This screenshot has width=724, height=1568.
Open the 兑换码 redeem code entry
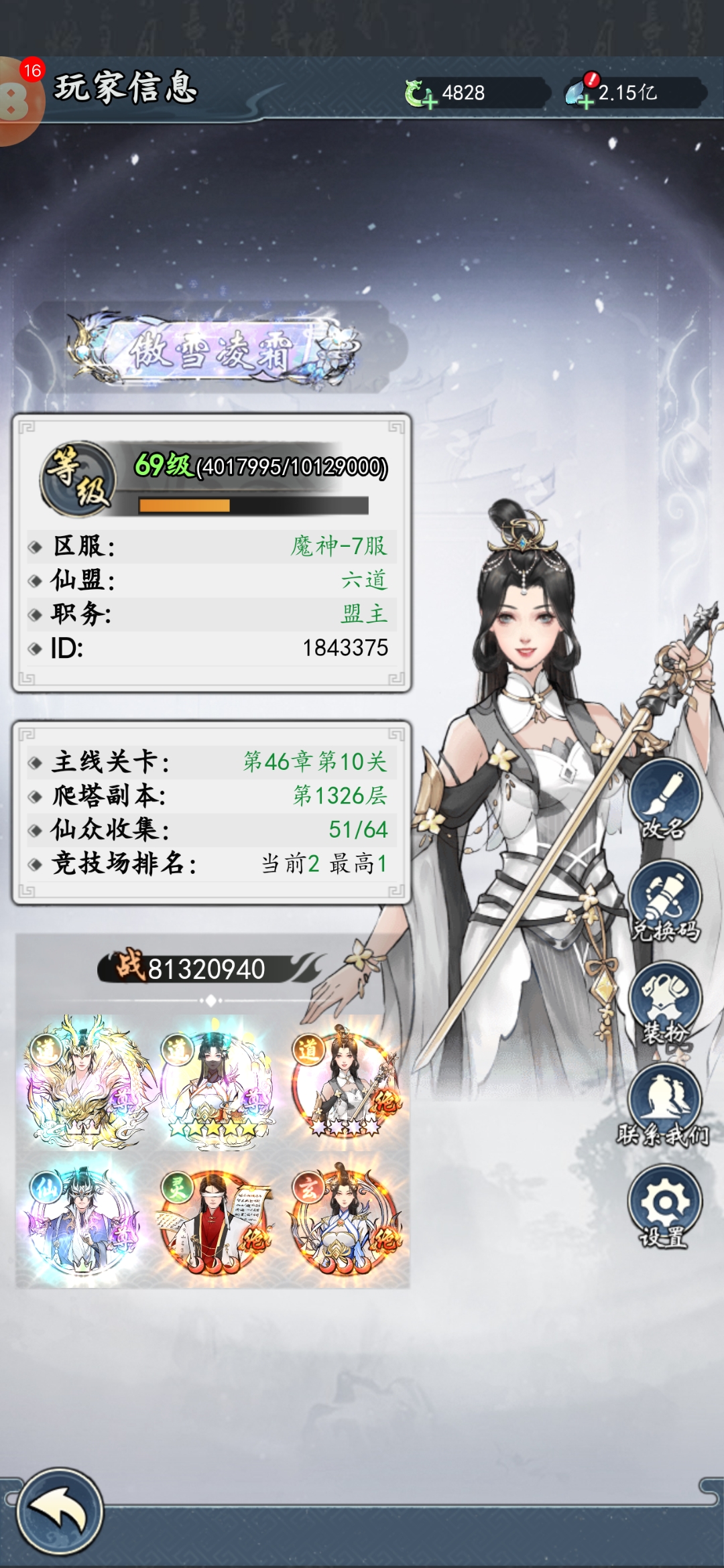664,901
